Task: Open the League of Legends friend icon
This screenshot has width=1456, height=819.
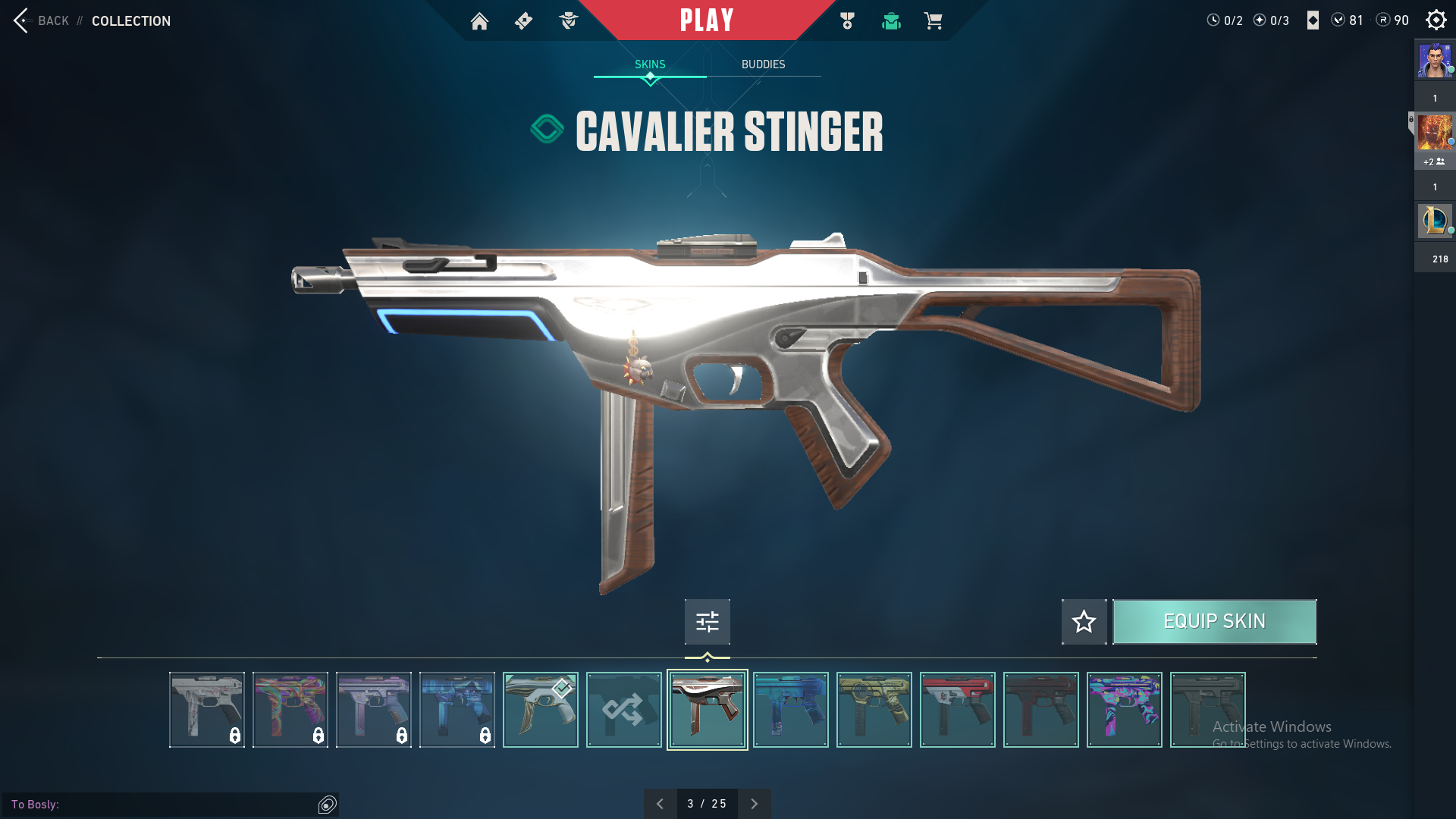Action: click(1435, 221)
